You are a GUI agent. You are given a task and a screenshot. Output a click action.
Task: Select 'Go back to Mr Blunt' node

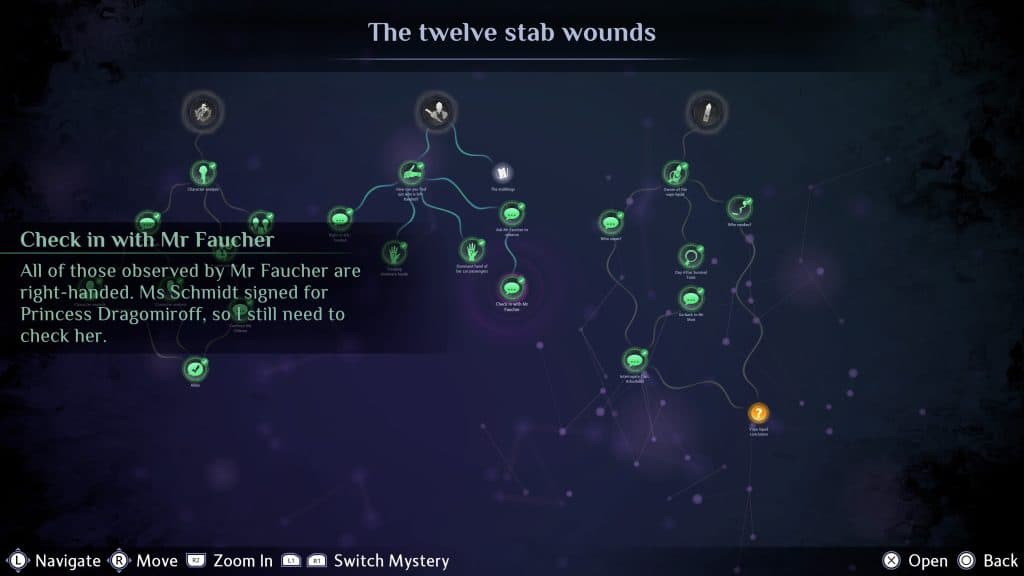(690, 298)
